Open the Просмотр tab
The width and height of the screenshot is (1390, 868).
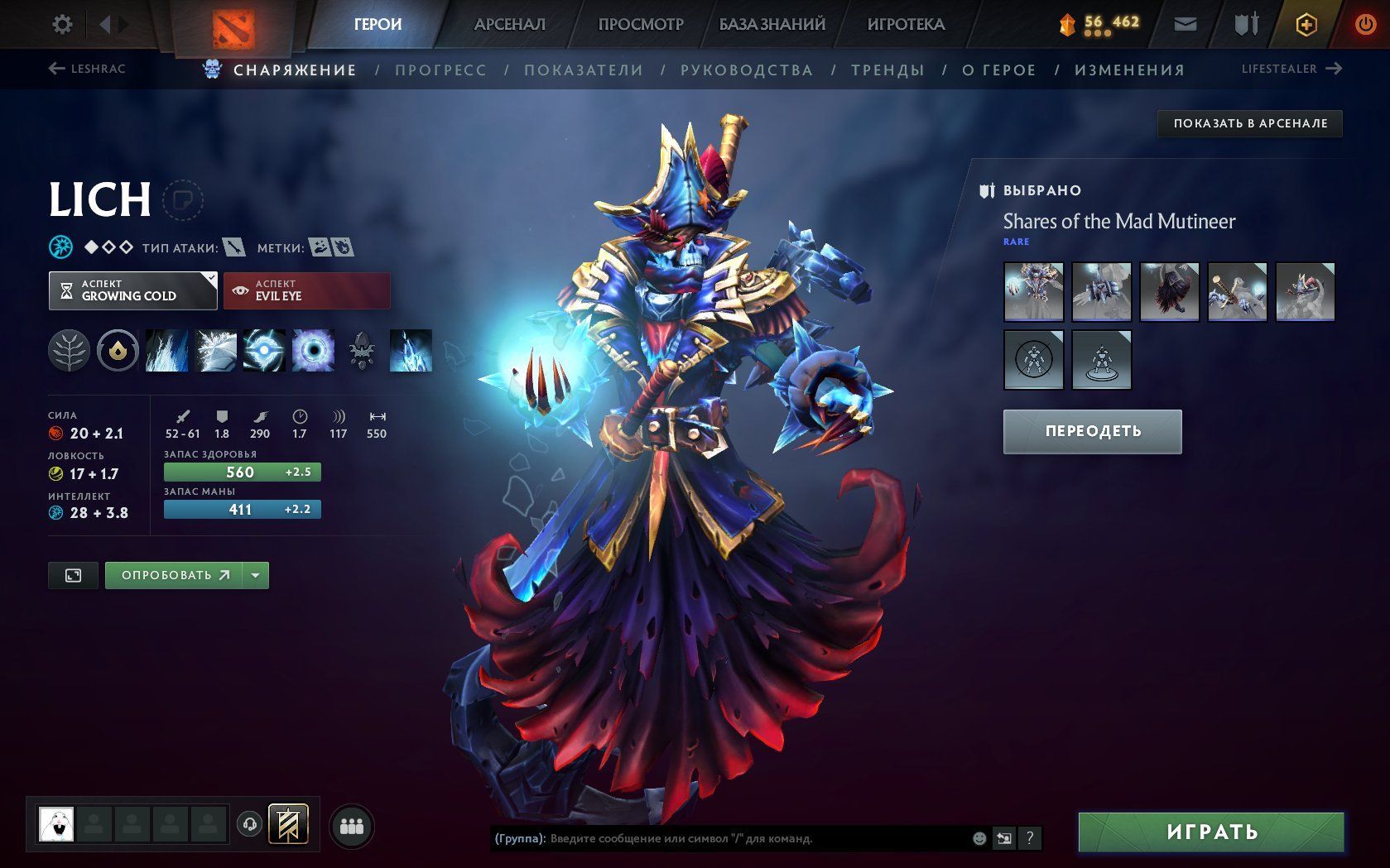click(x=641, y=24)
